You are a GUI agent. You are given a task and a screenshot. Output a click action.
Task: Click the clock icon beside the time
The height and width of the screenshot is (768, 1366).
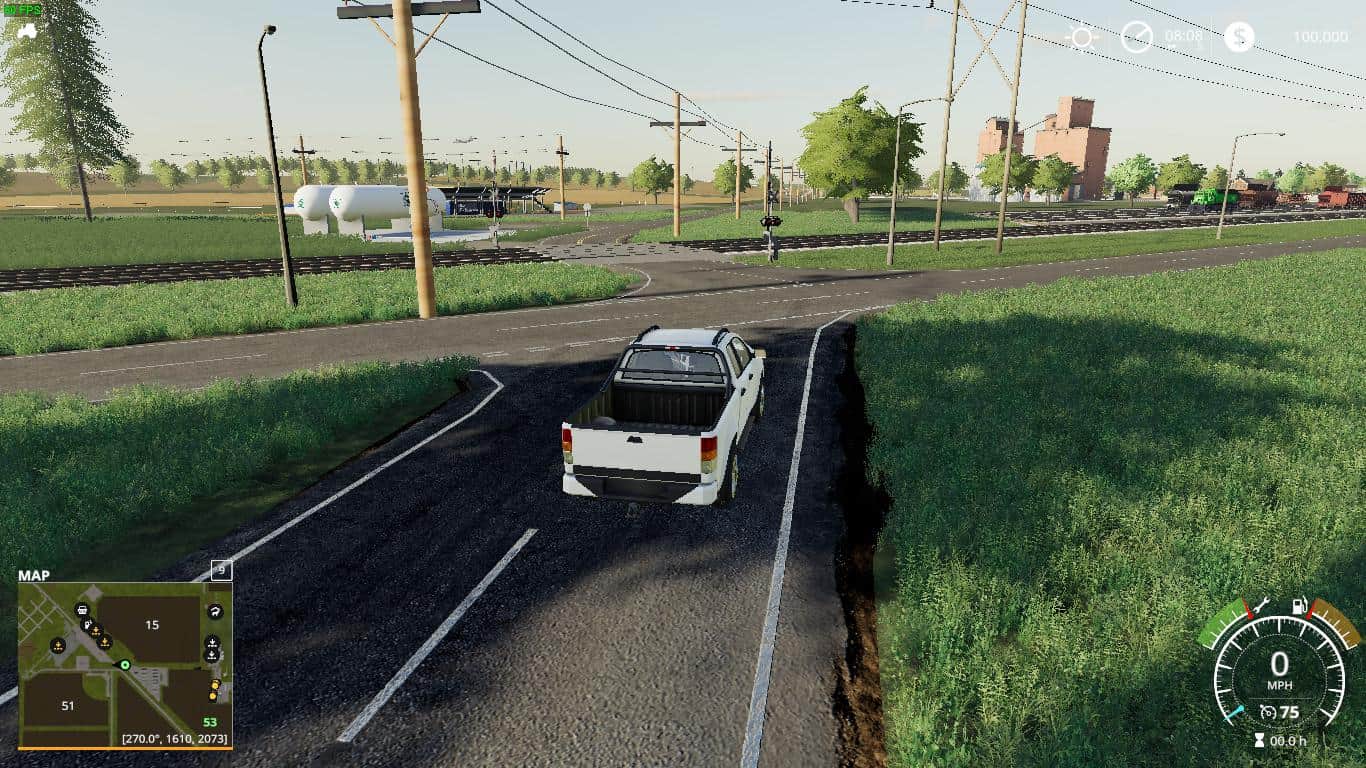coord(1136,37)
